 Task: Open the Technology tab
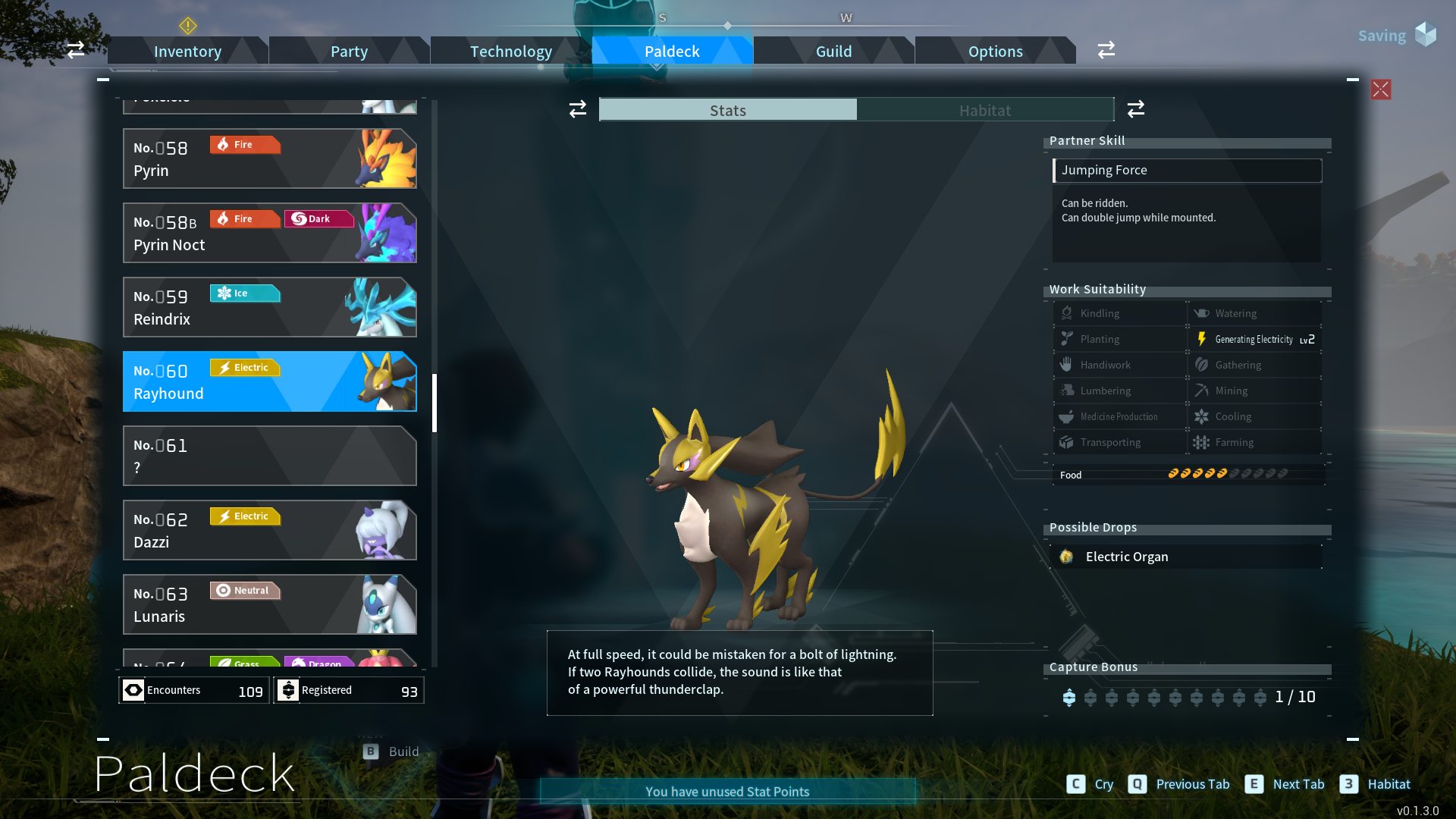click(510, 51)
